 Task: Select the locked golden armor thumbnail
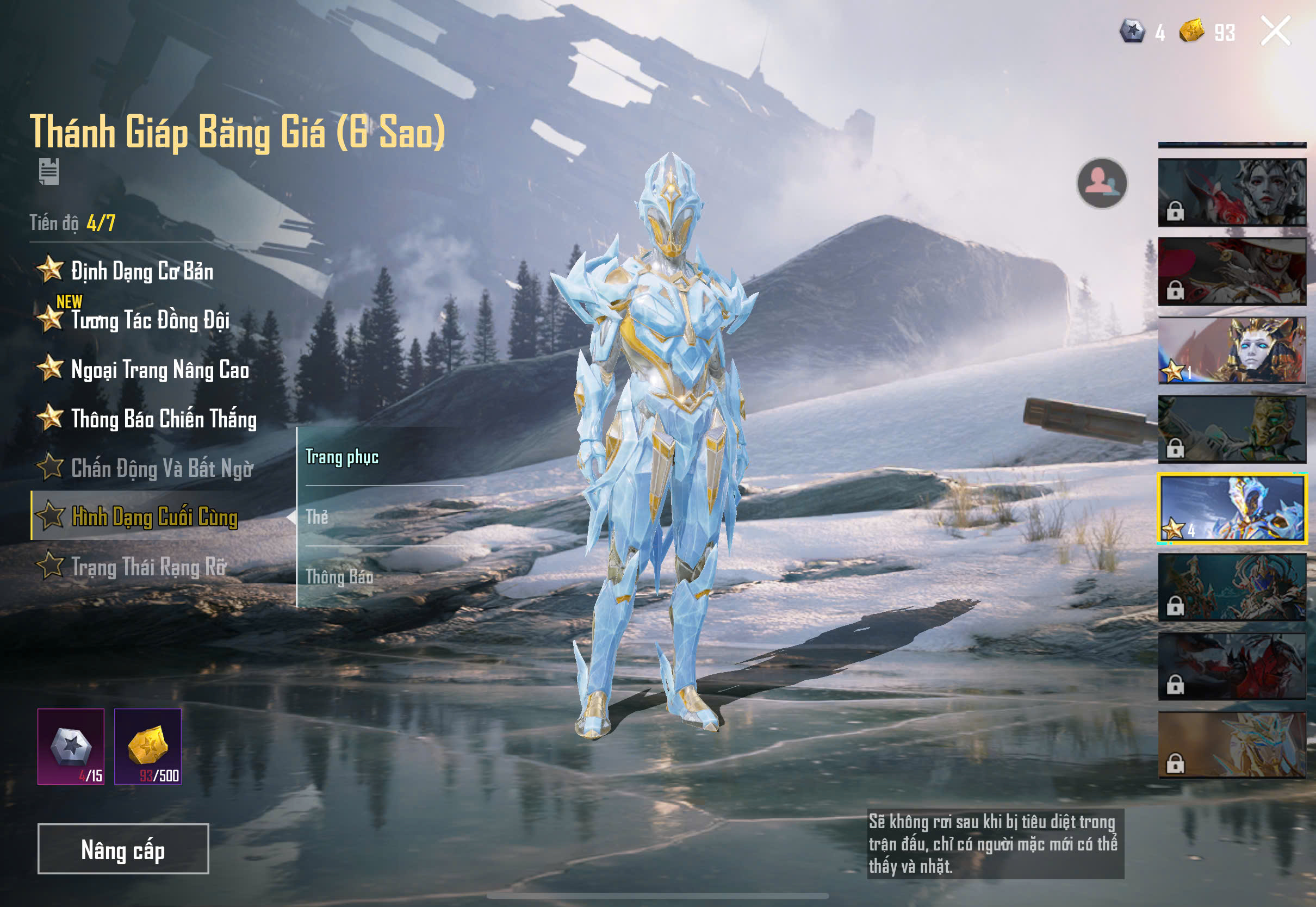point(1232,744)
